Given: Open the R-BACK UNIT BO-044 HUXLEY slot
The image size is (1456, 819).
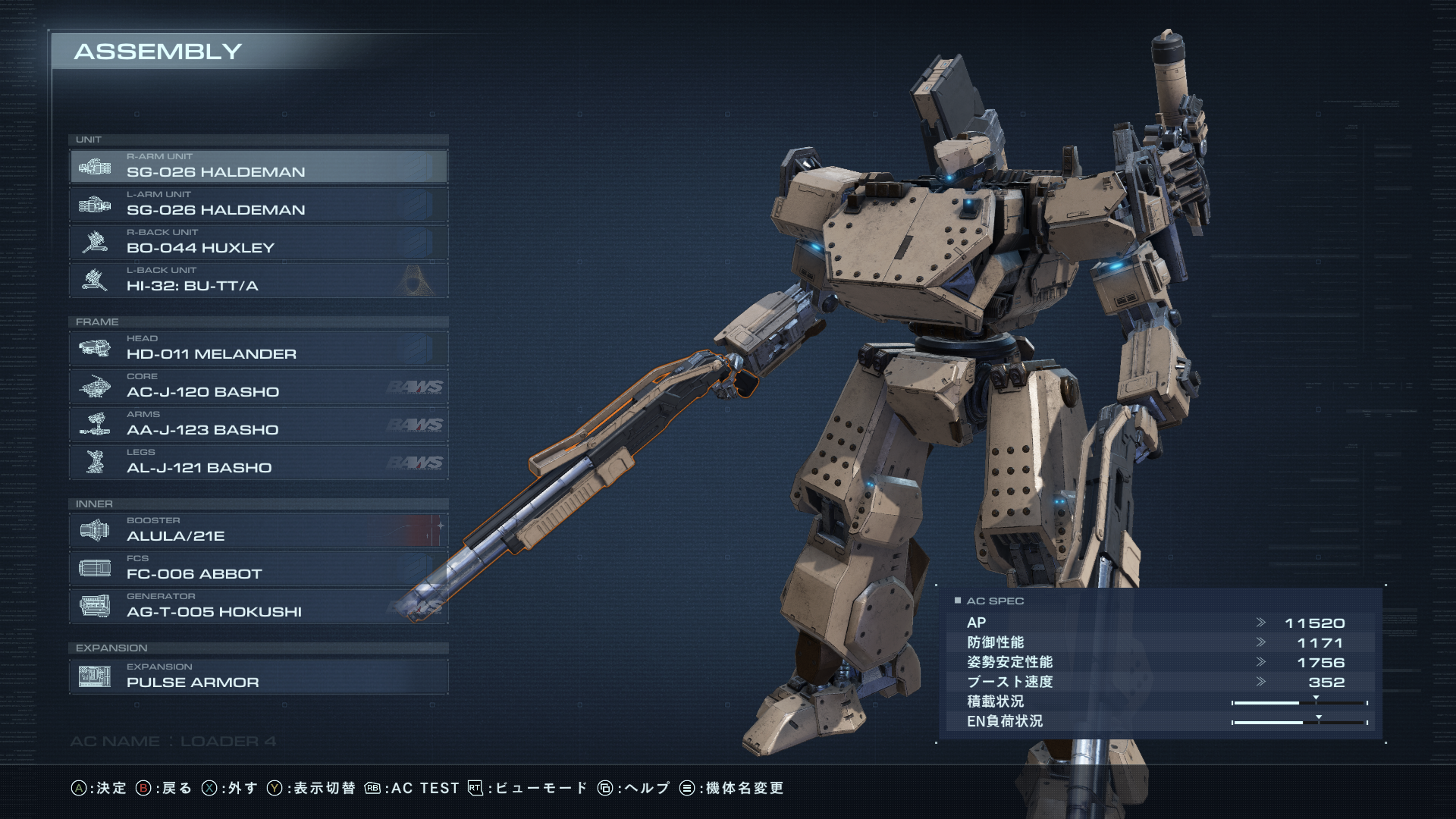Looking at the screenshot, I should 258,242.
